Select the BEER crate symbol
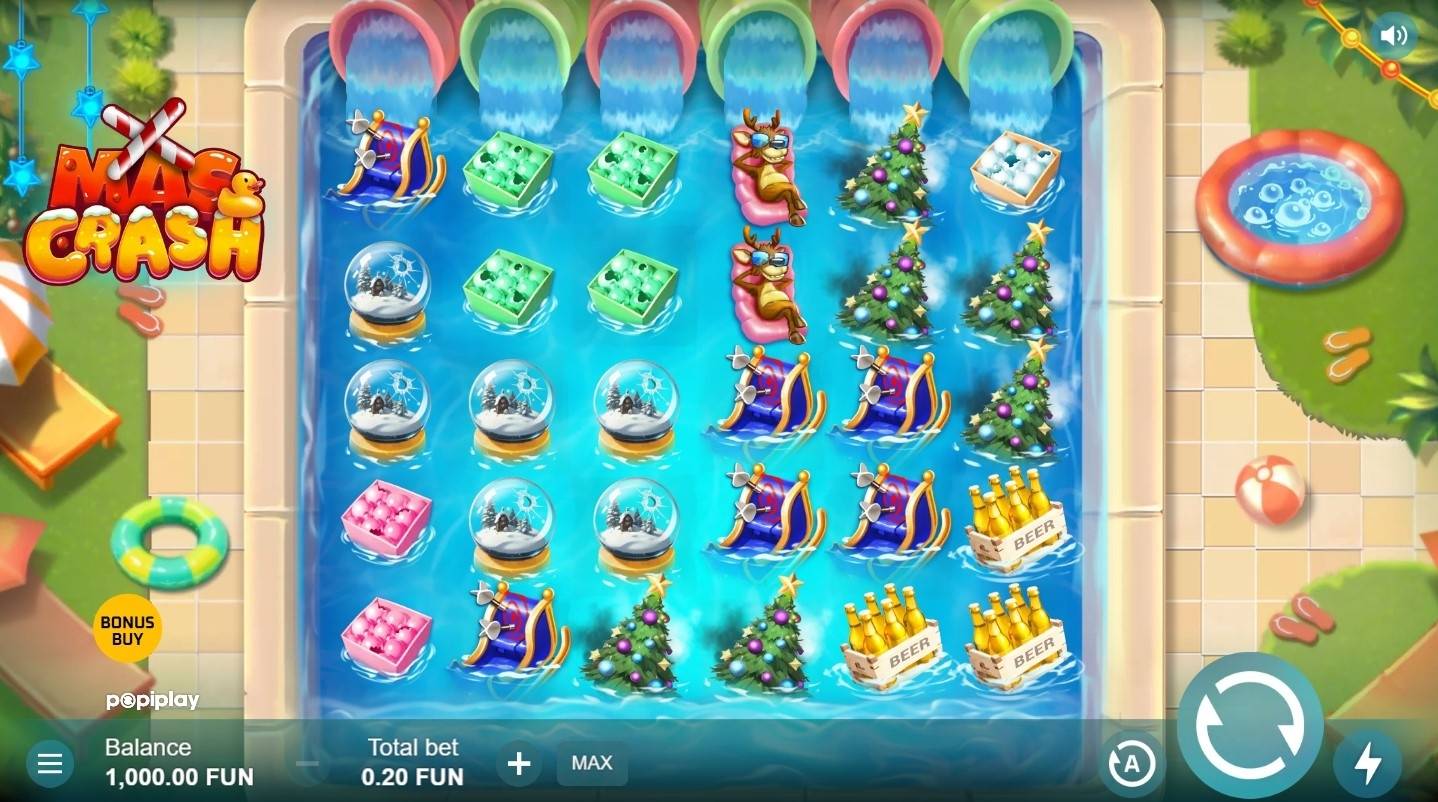The height and width of the screenshot is (802, 1438). 1019,520
